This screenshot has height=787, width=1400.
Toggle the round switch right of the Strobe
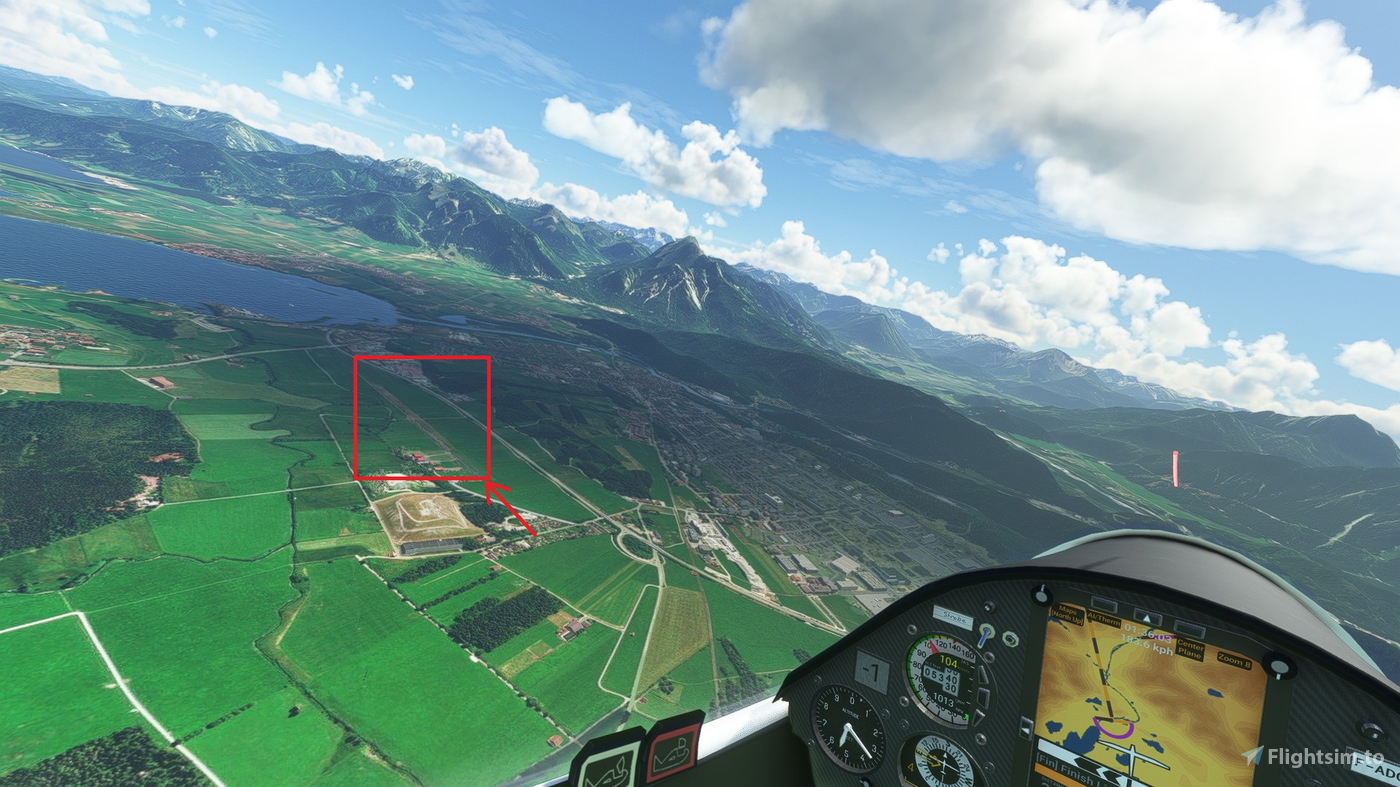click(1009, 640)
